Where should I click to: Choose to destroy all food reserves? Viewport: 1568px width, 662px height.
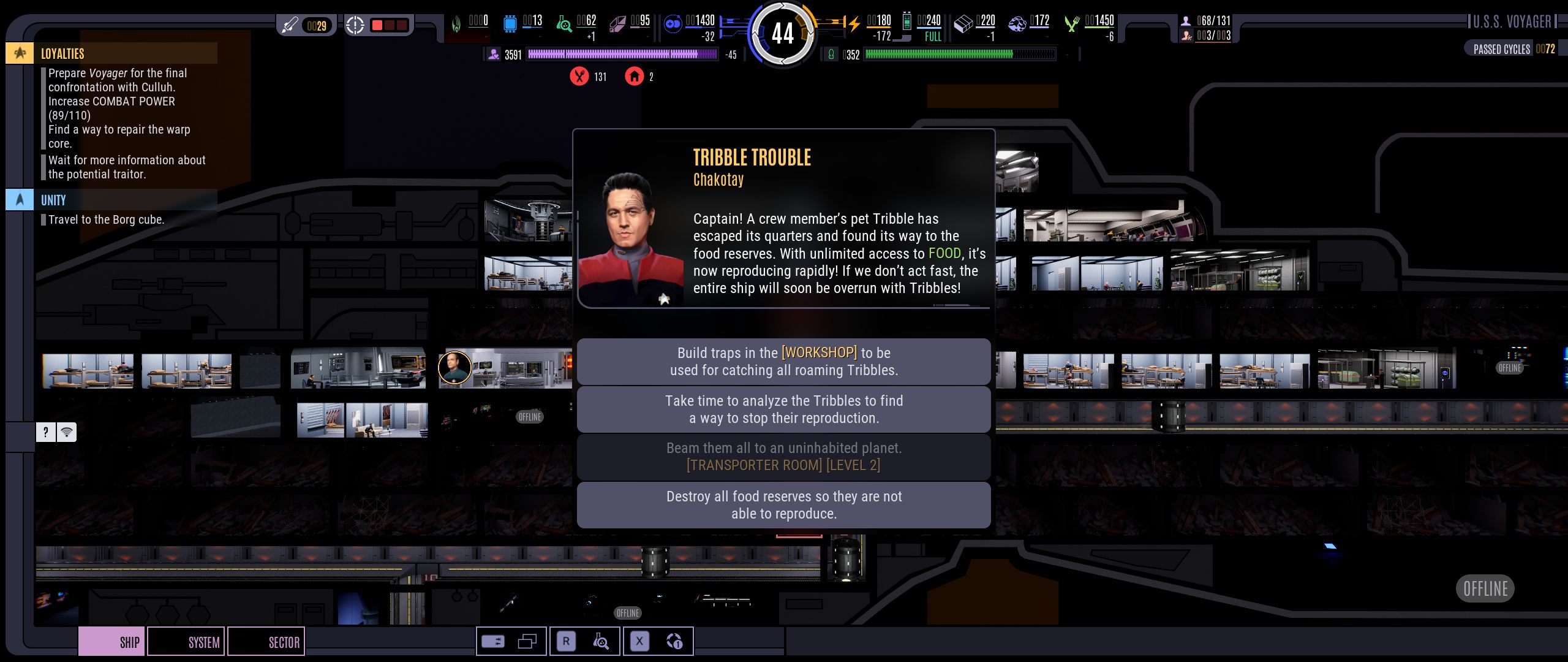(x=783, y=505)
